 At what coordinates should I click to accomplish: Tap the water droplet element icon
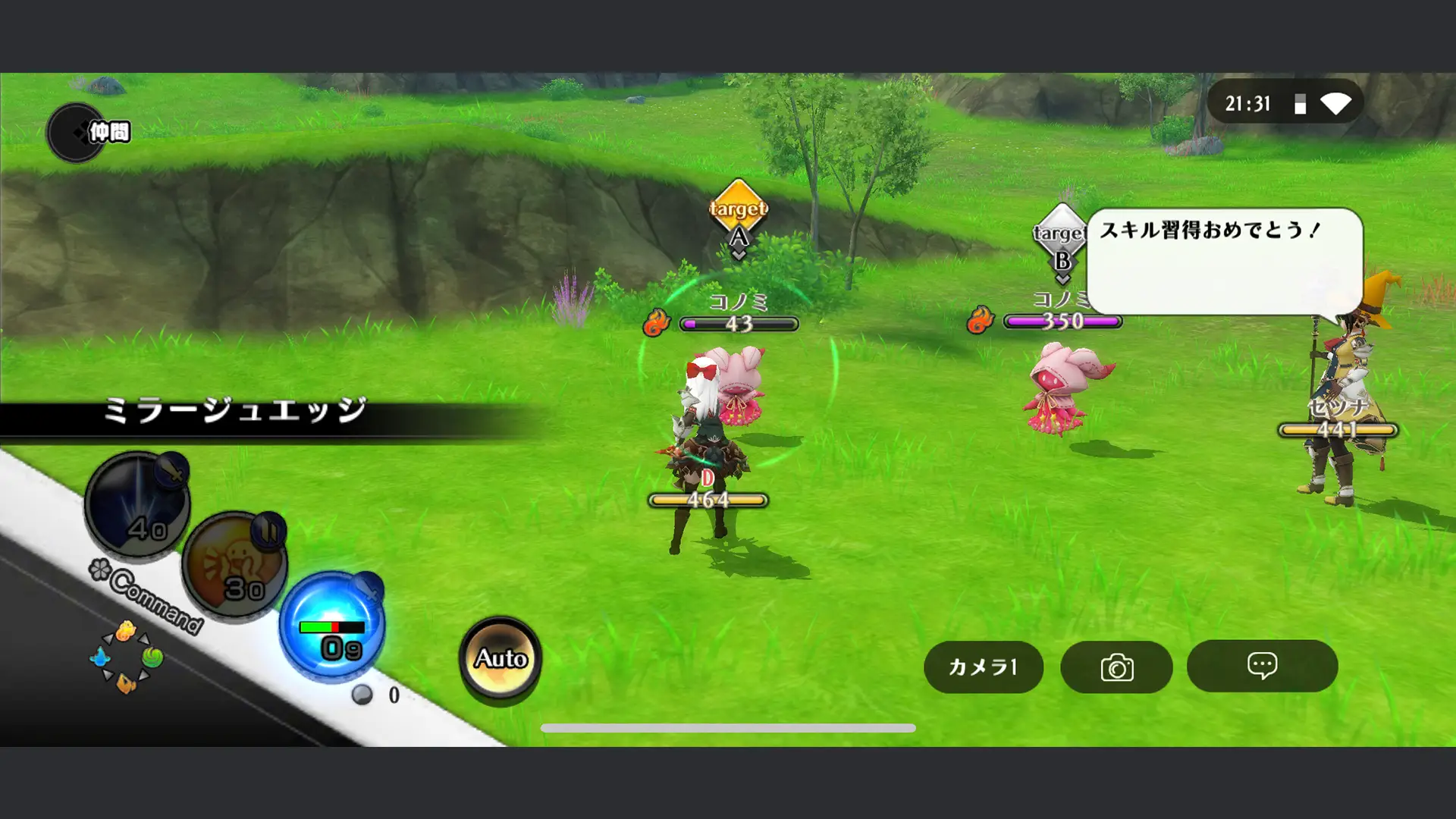[x=102, y=658]
